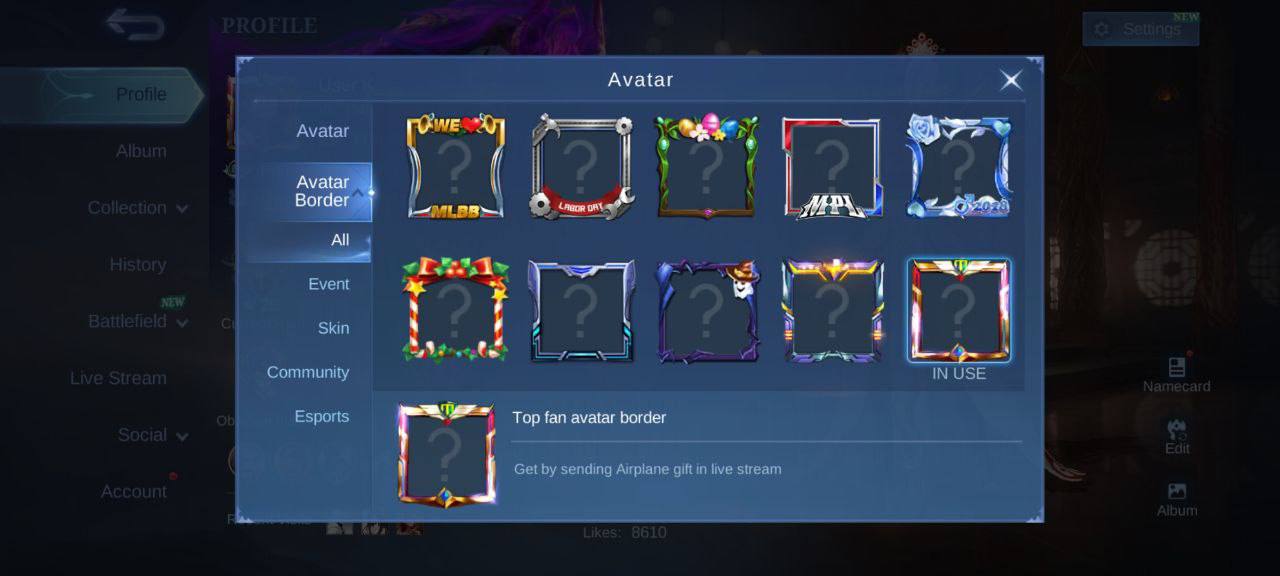Open the Esports border category

[x=321, y=416]
